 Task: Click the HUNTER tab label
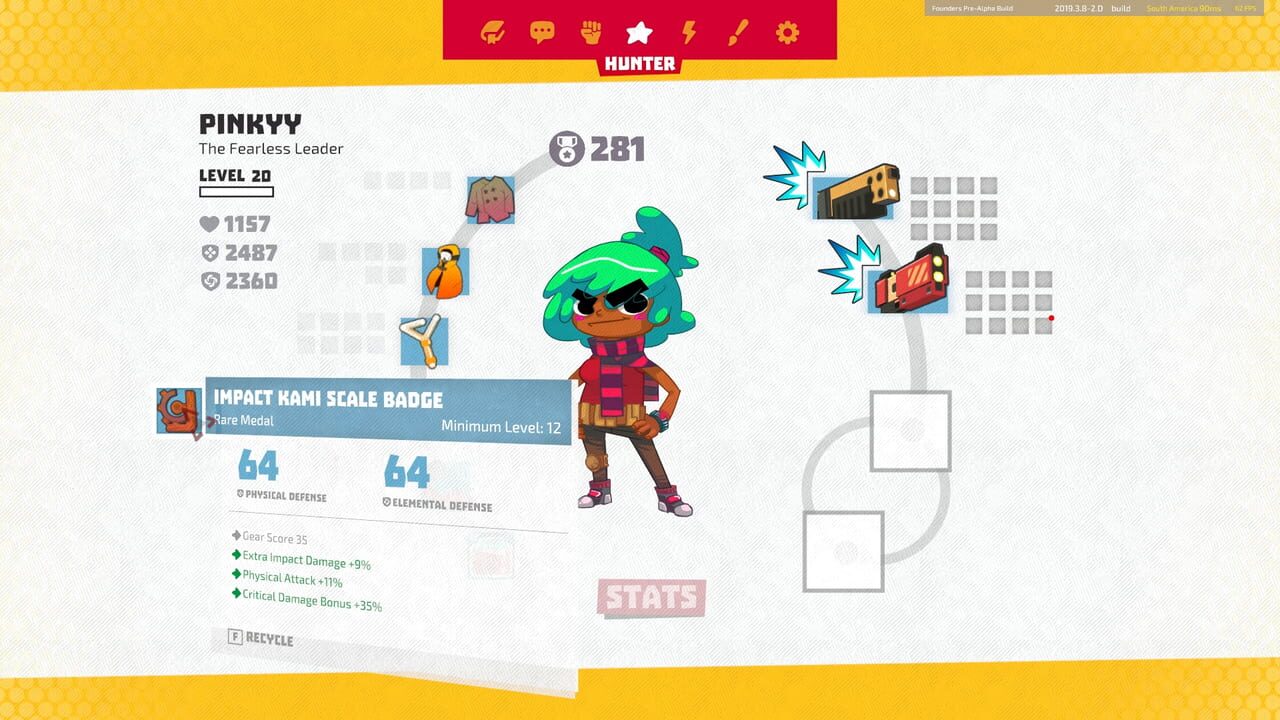tap(640, 64)
